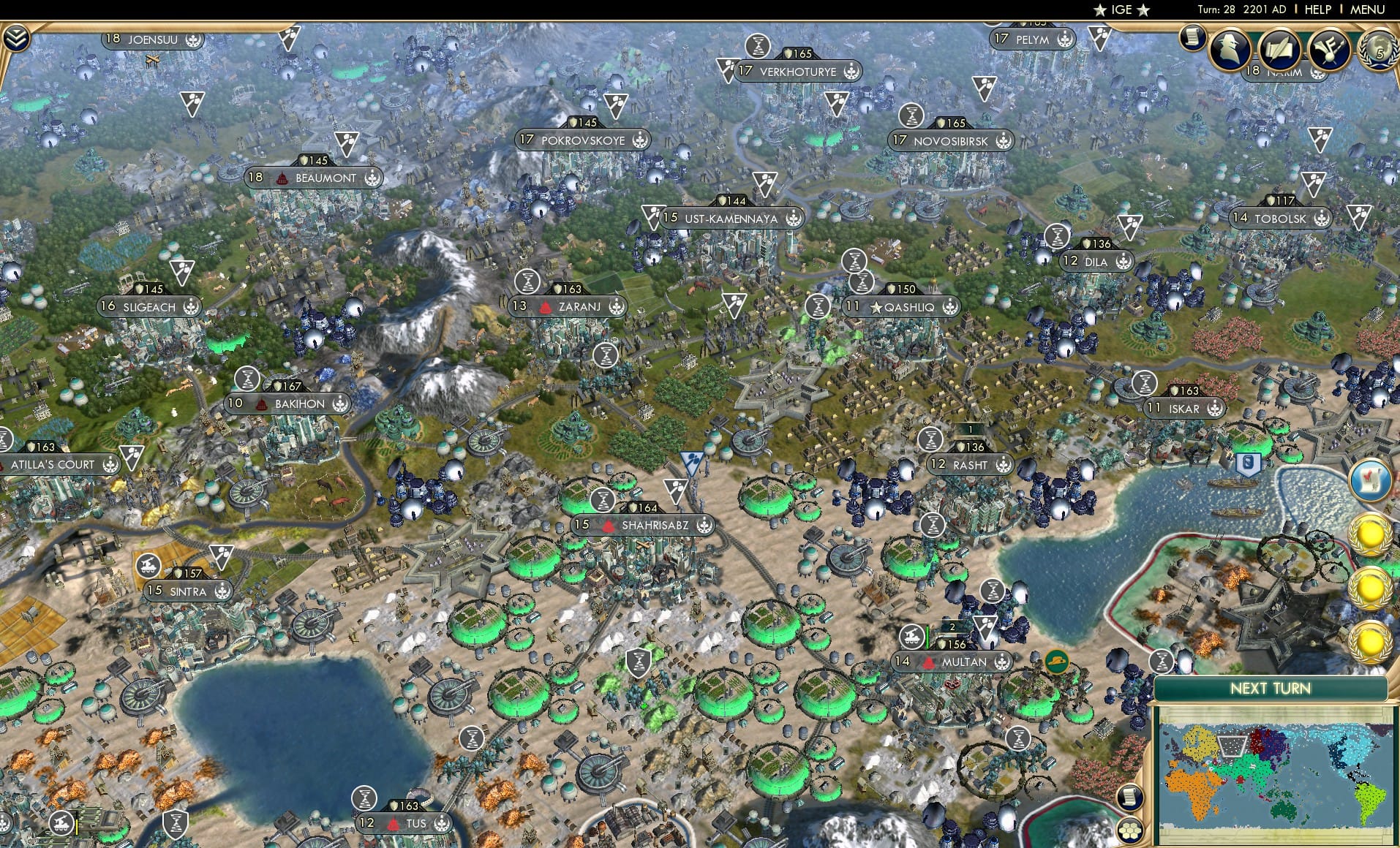Open the Culture Overview quill-and-scroll icon

[1280, 49]
